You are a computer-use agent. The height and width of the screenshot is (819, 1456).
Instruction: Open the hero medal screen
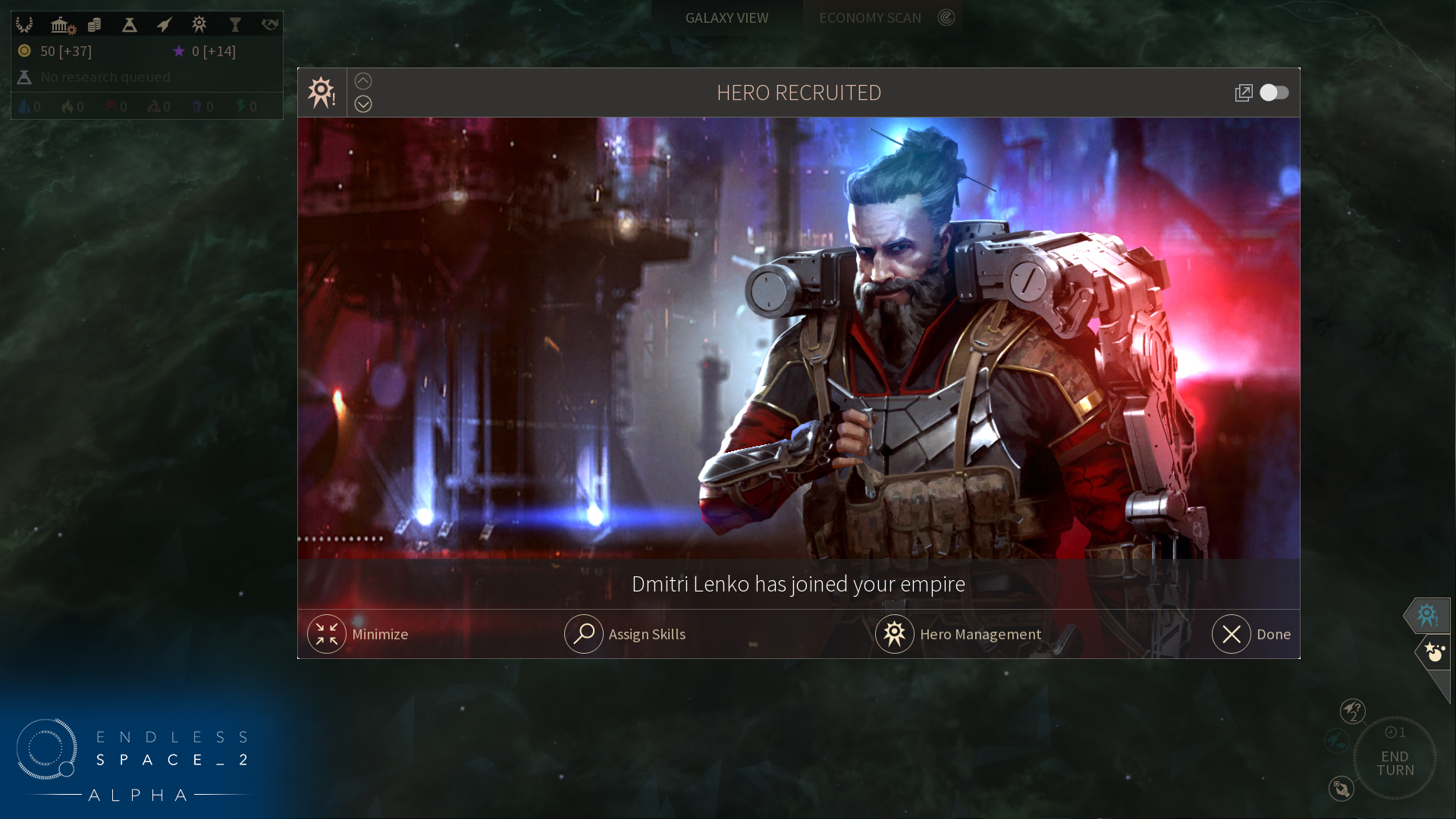click(x=199, y=25)
